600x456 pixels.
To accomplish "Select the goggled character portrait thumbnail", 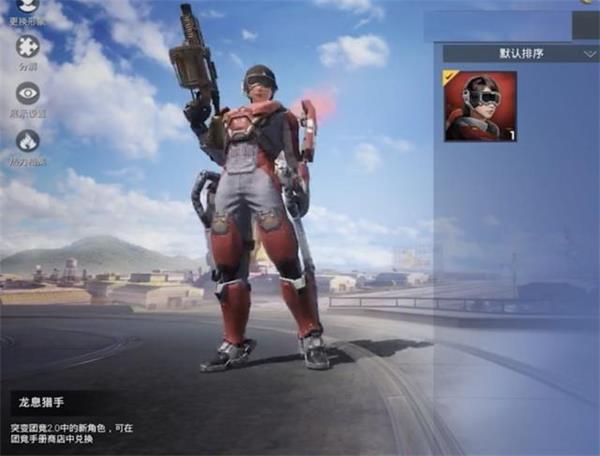I will pos(480,105).
